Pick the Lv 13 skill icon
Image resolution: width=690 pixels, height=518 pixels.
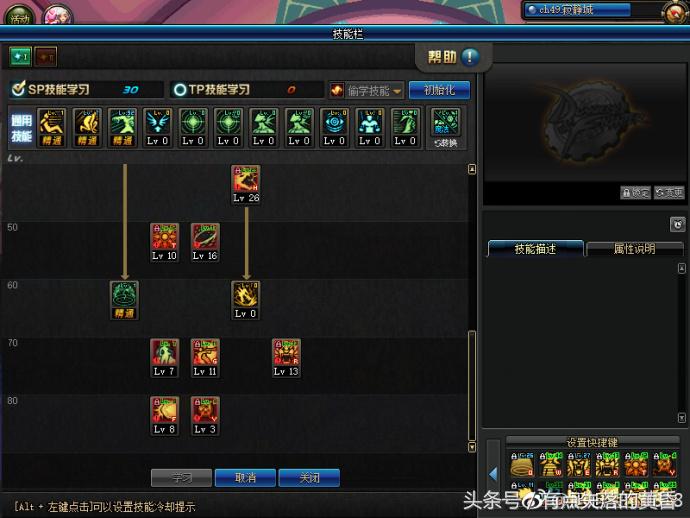coord(286,353)
